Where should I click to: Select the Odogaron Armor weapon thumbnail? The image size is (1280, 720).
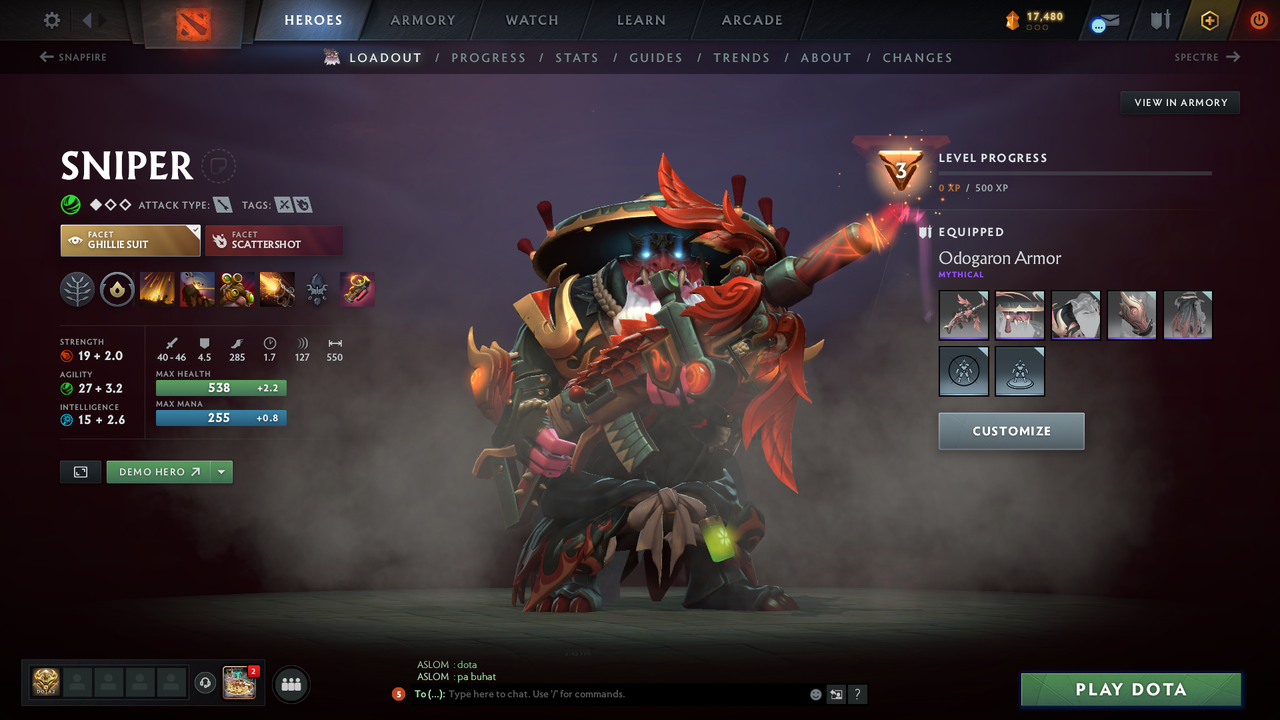pyautogui.click(x=963, y=314)
